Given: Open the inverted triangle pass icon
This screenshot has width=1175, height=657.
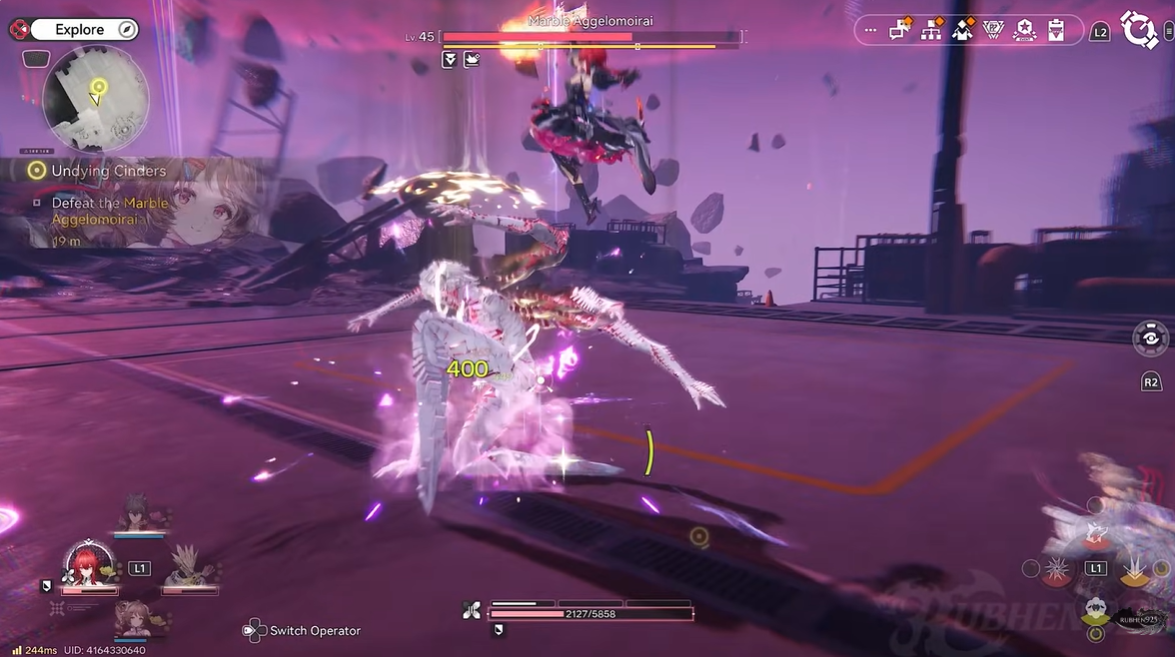Looking at the screenshot, I should [993, 31].
